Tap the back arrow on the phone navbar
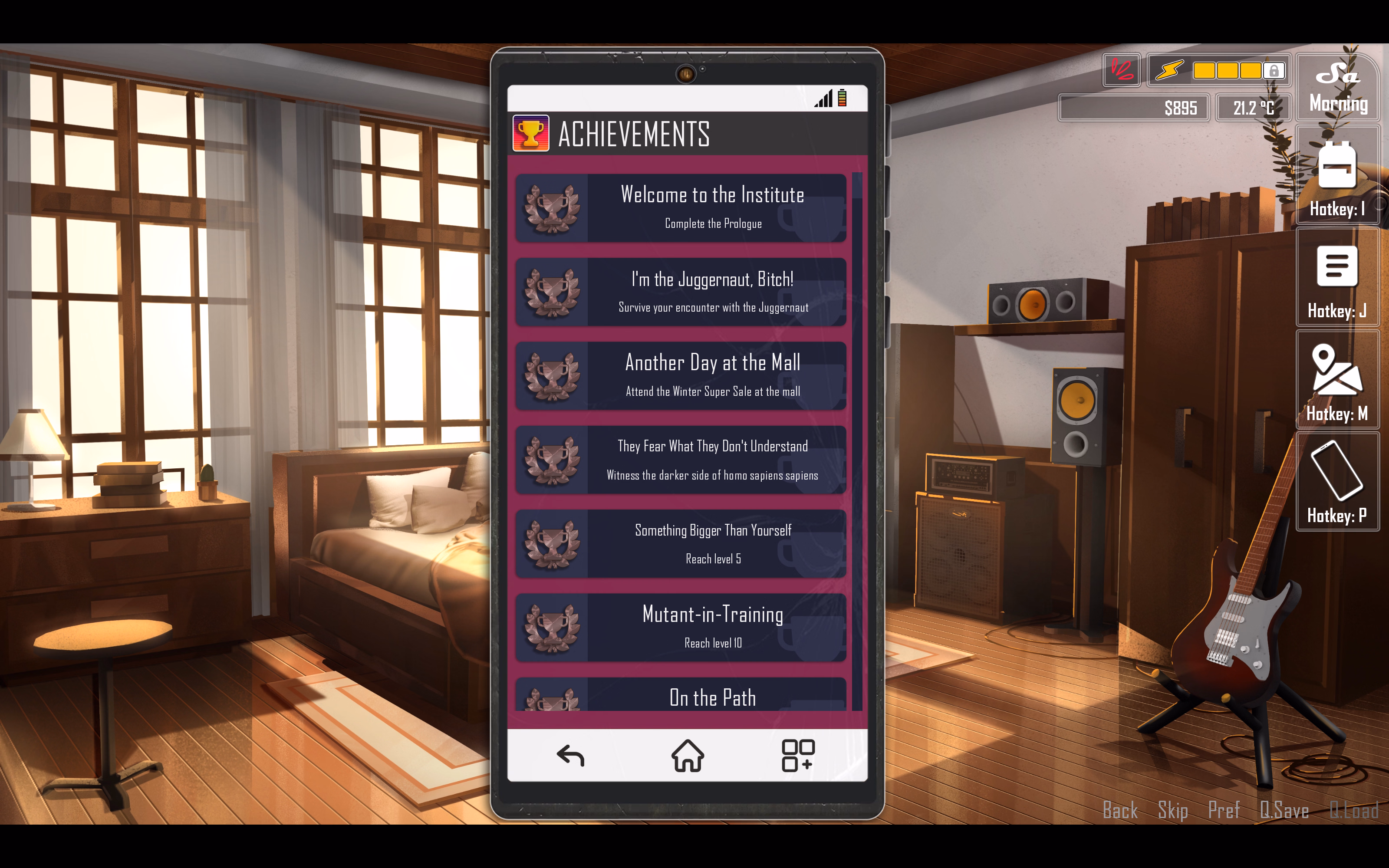The height and width of the screenshot is (868, 1389). pos(570,756)
